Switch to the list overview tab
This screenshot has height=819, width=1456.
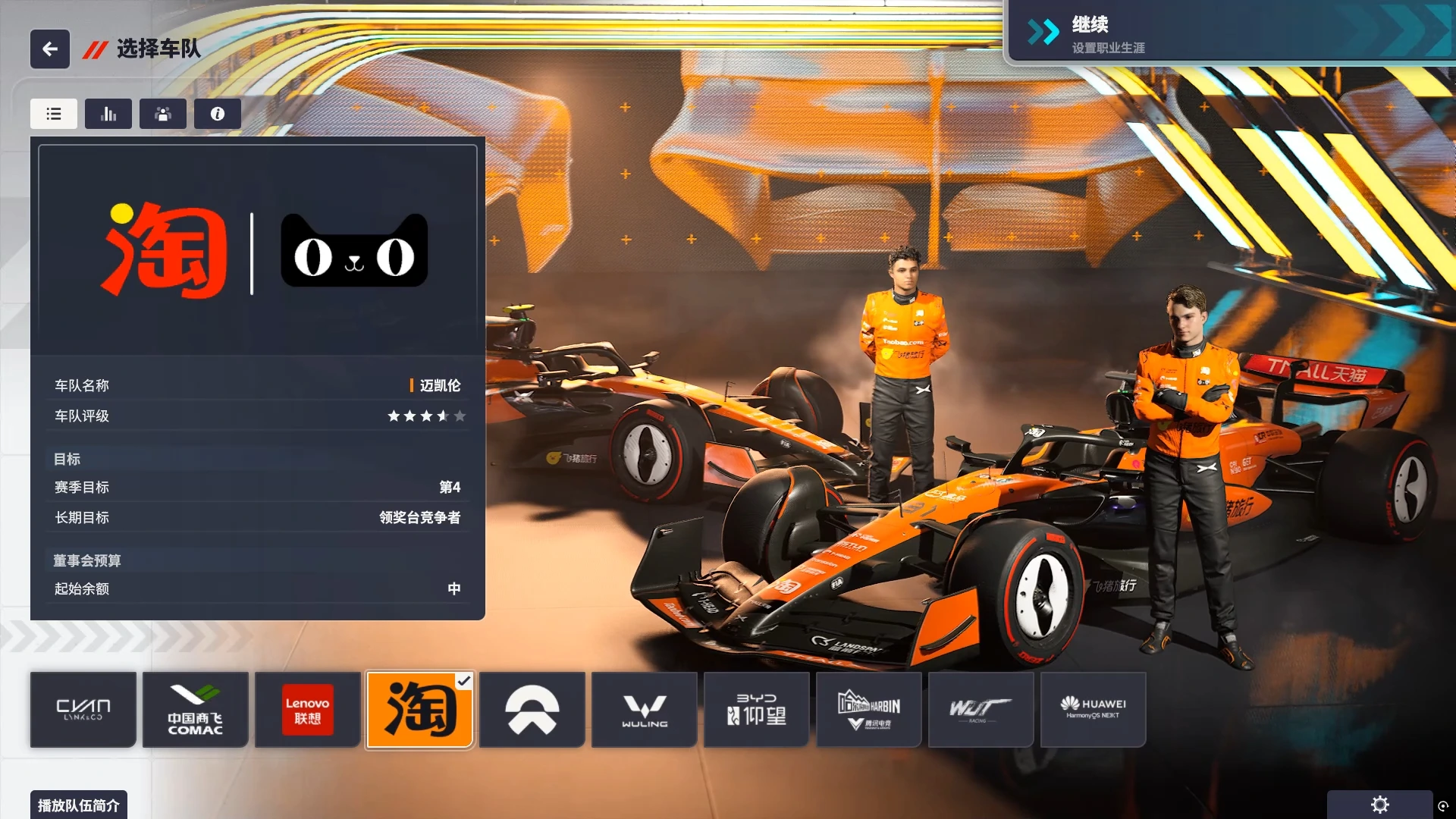54,114
